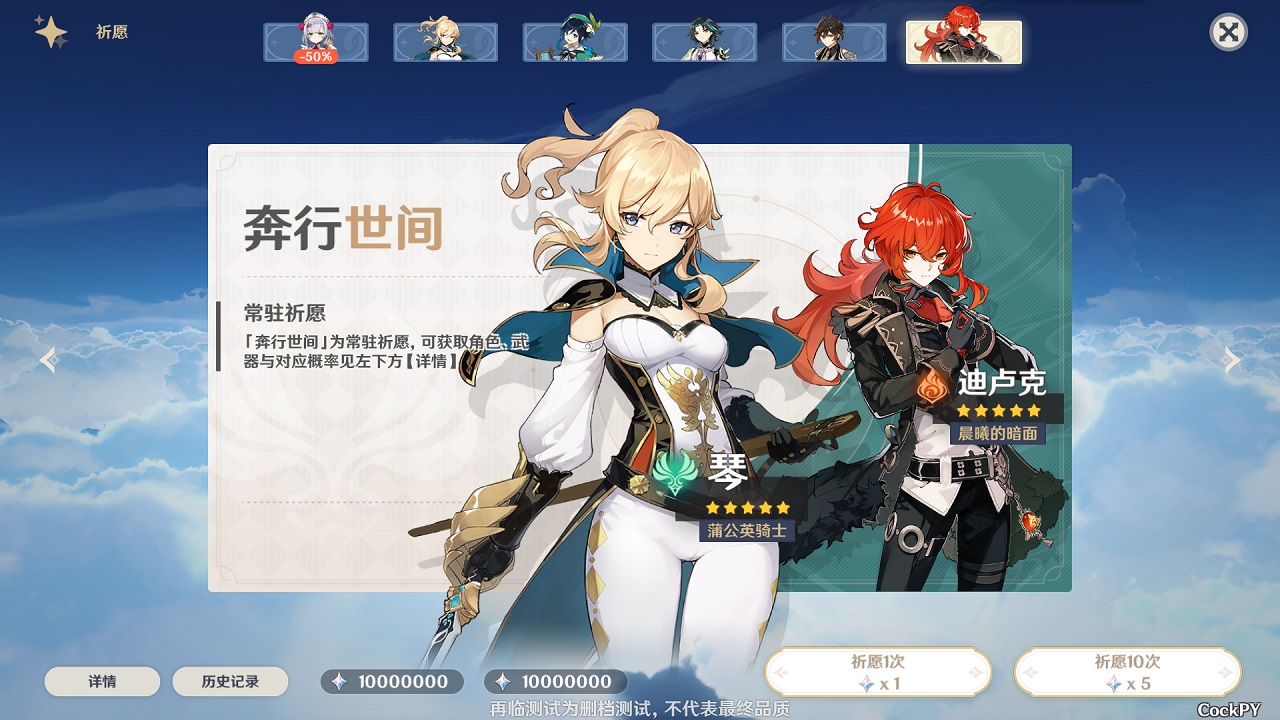Switch to the Jean banner tab

445,42
